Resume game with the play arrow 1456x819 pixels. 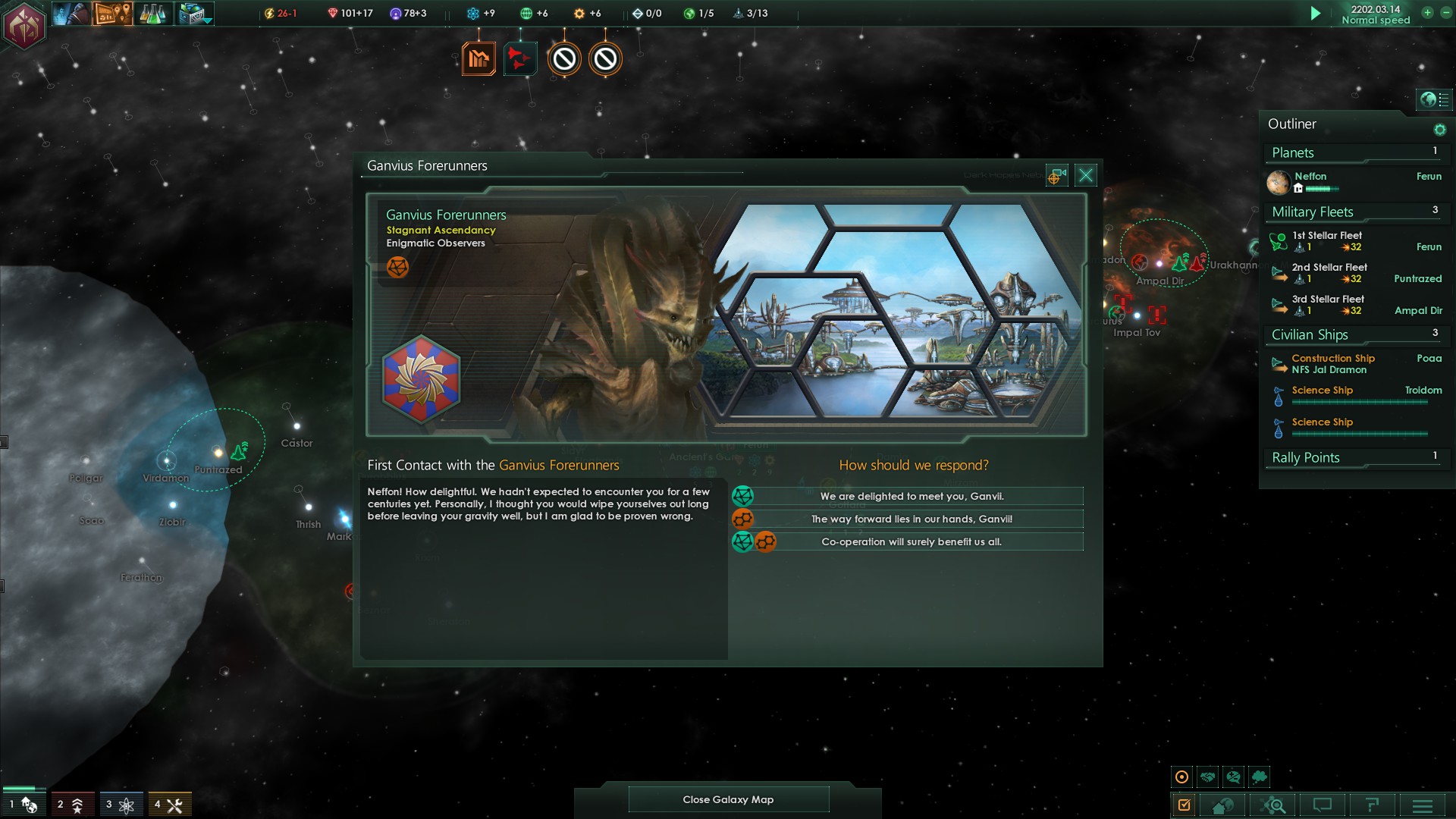[1316, 14]
